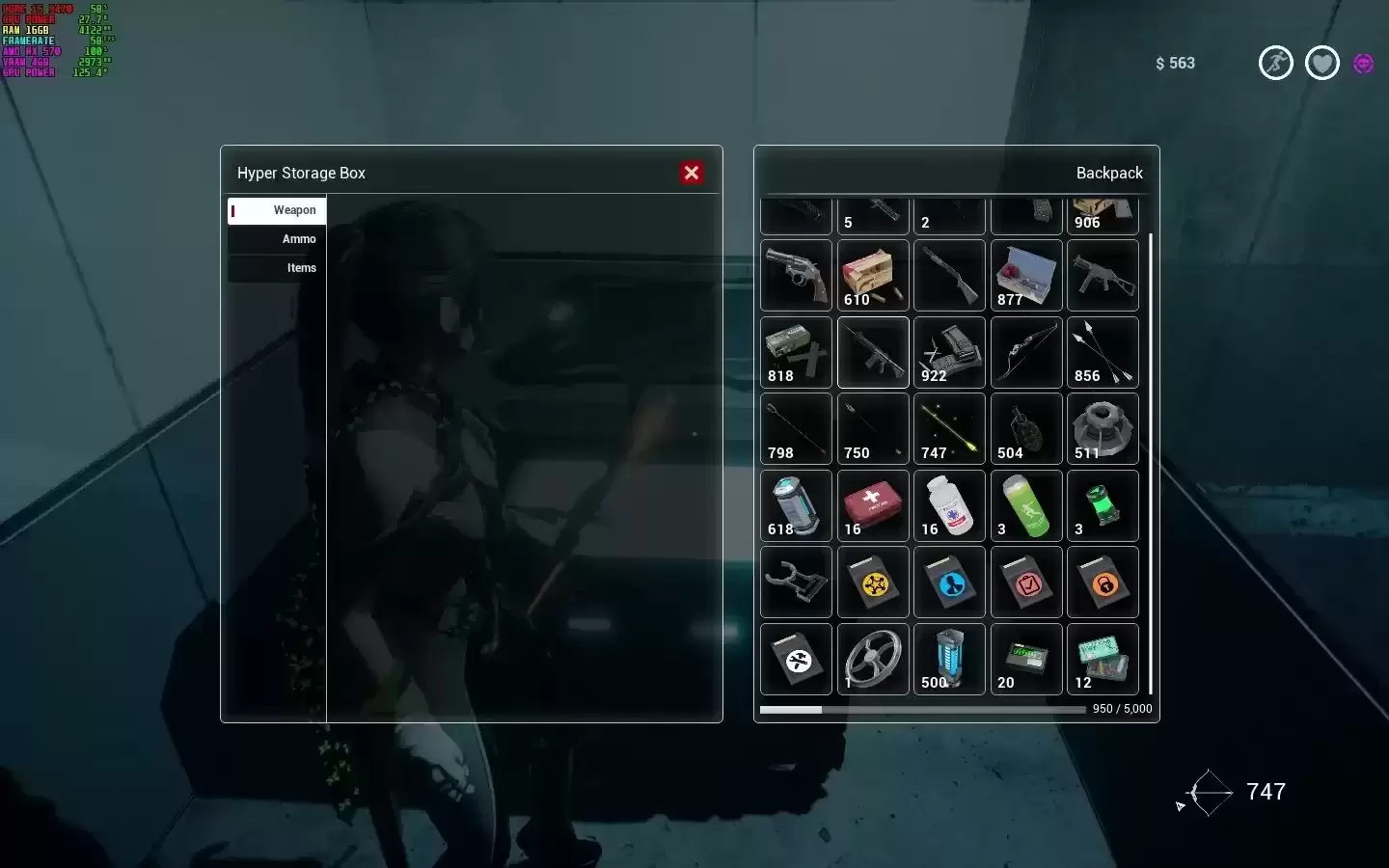
Task: Pick the pump shotgun slot
Action: pyautogui.click(x=949, y=275)
